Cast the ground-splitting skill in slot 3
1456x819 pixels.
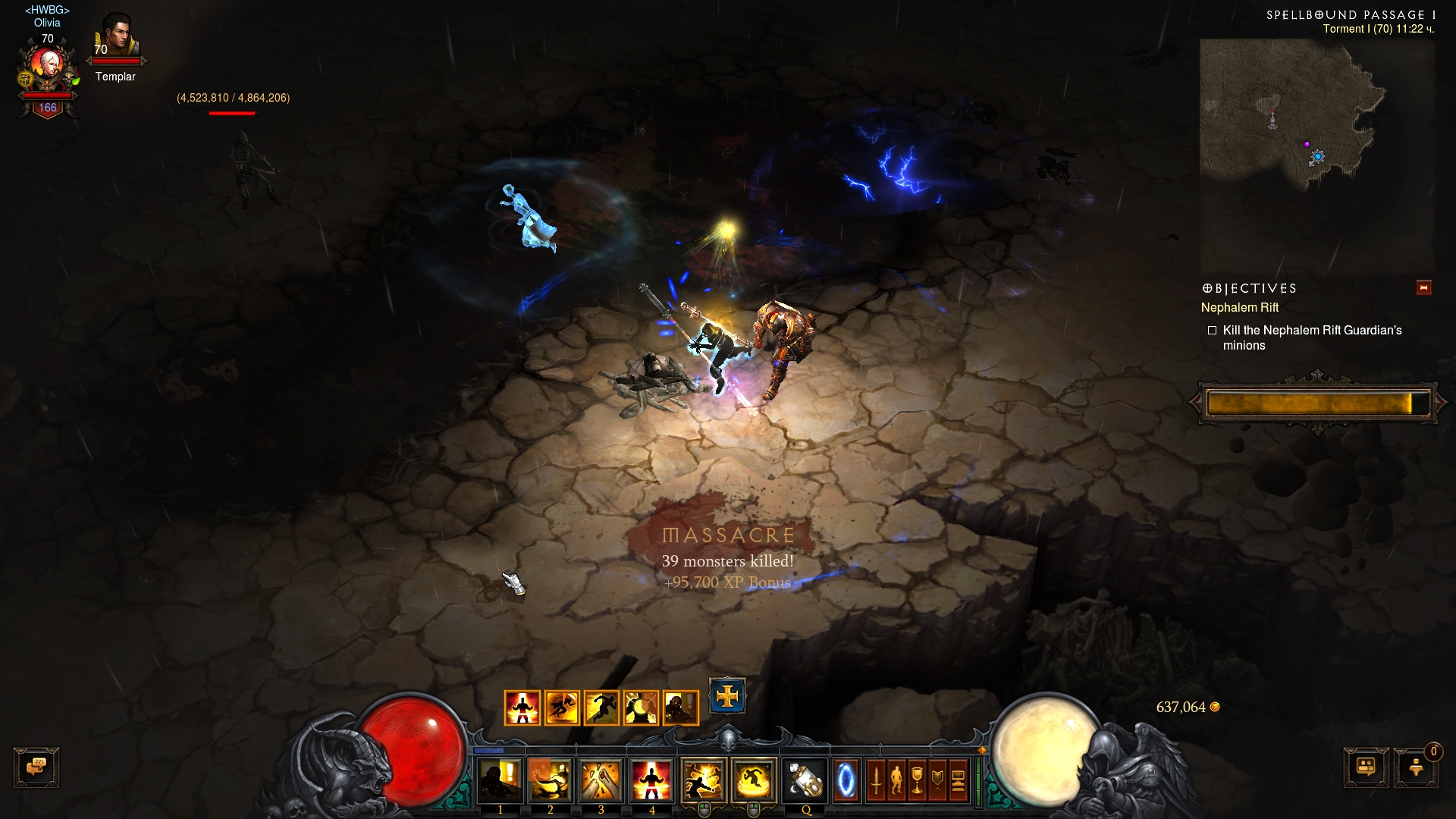pyautogui.click(x=601, y=780)
